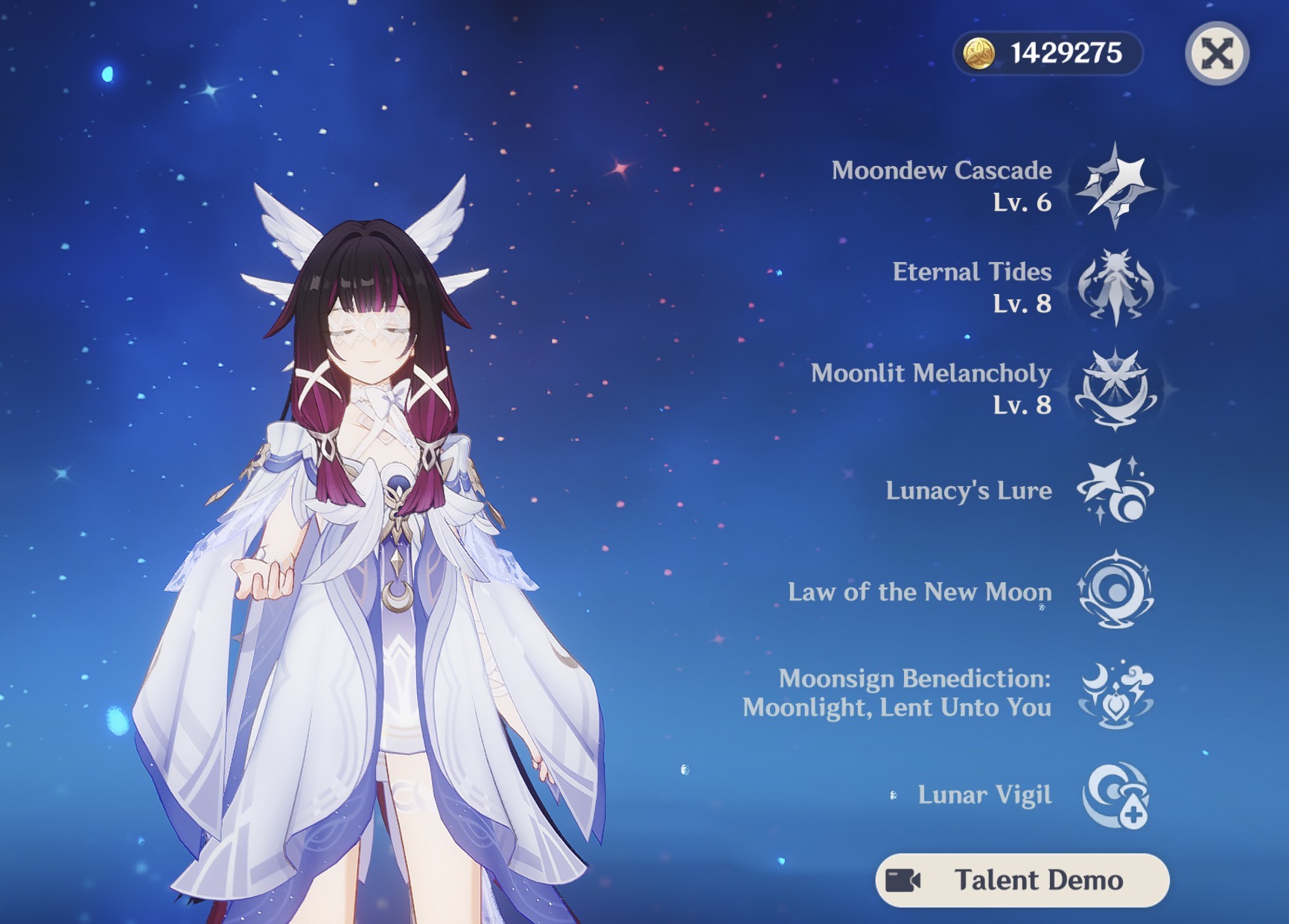Show Law of the New Moon details
The image size is (1289, 924).
1115,592
